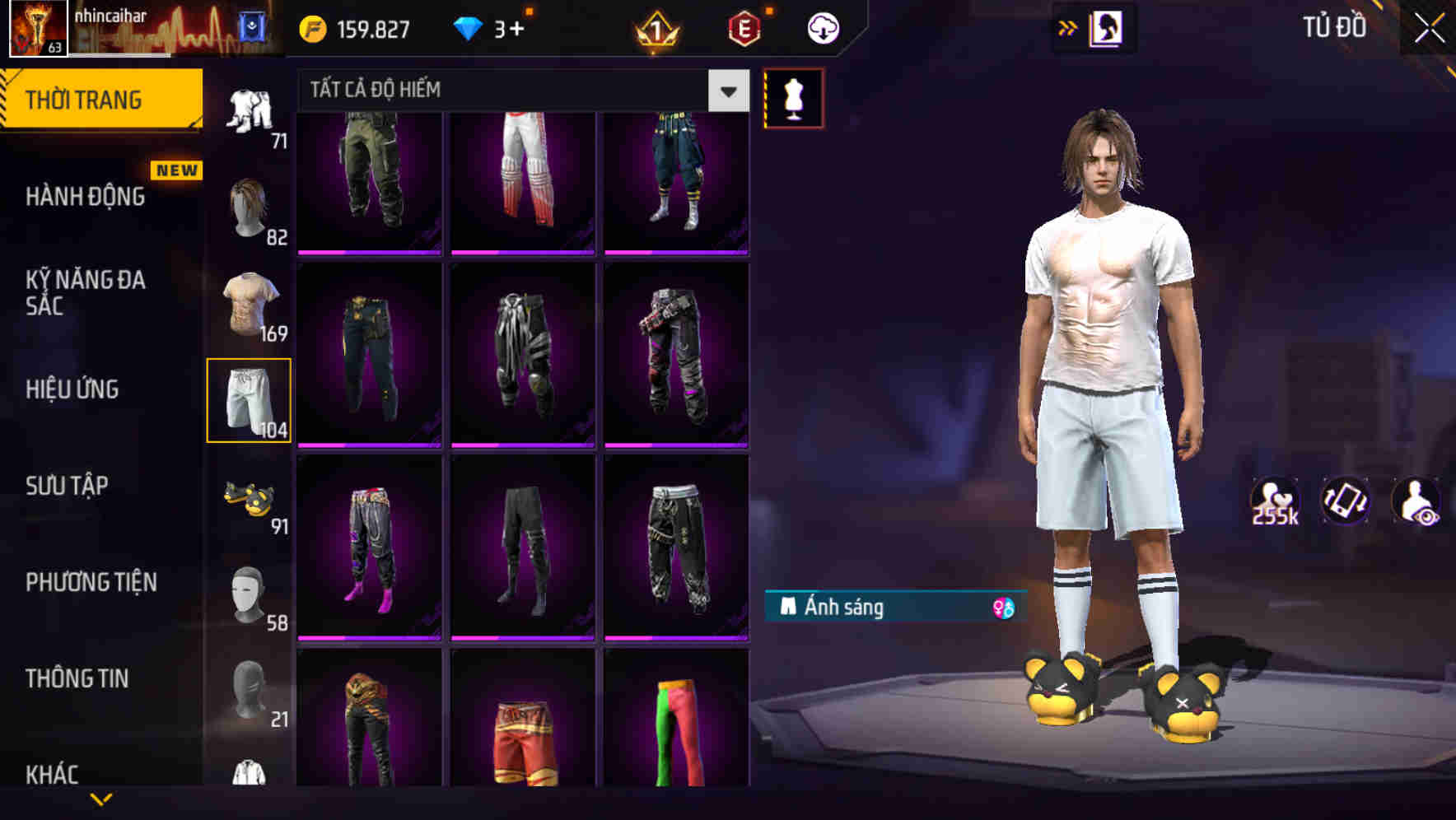Image resolution: width=1456 pixels, height=820 pixels.
Task: Click the mannequin preview icon
Action: click(793, 96)
